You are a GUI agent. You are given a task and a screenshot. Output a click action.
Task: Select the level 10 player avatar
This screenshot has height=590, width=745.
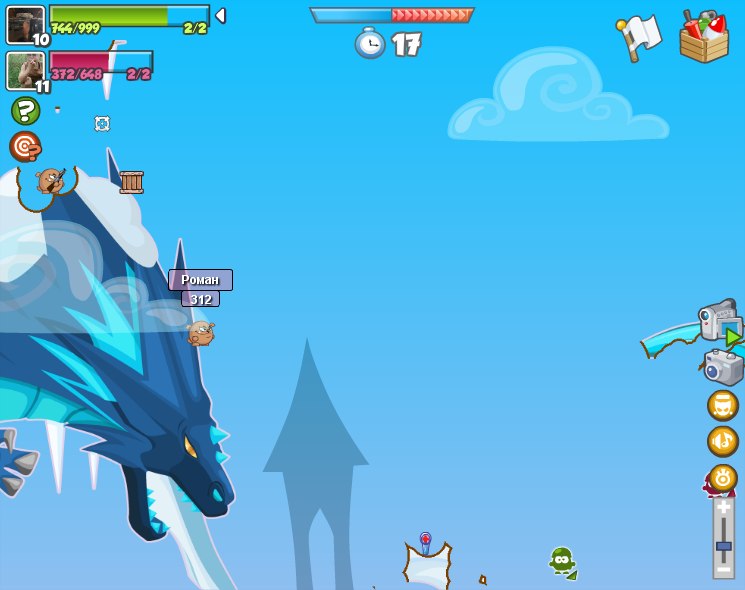coord(25,25)
